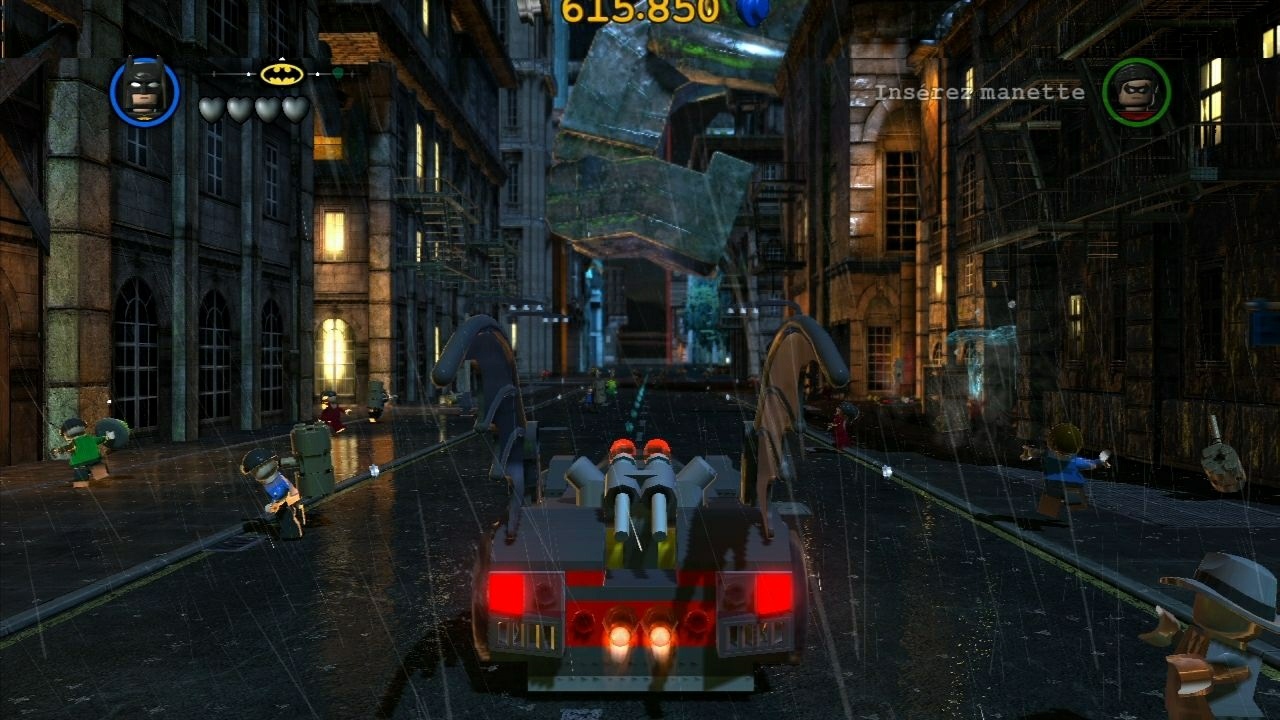Click the right end of the stud meter track
The image size is (1280, 720).
[x=353, y=74]
